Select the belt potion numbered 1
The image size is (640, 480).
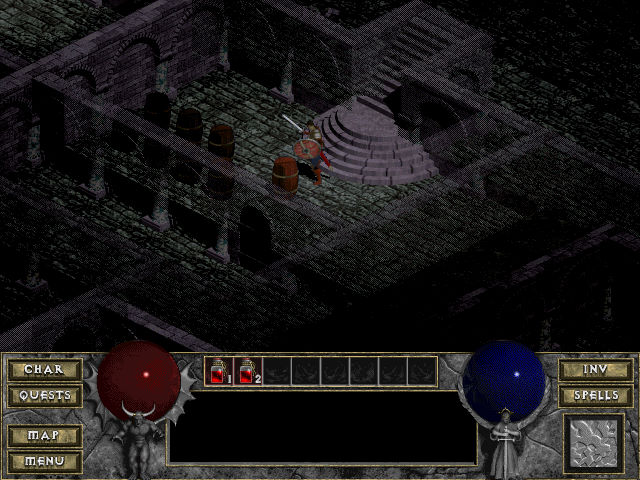(x=218, y=371)
